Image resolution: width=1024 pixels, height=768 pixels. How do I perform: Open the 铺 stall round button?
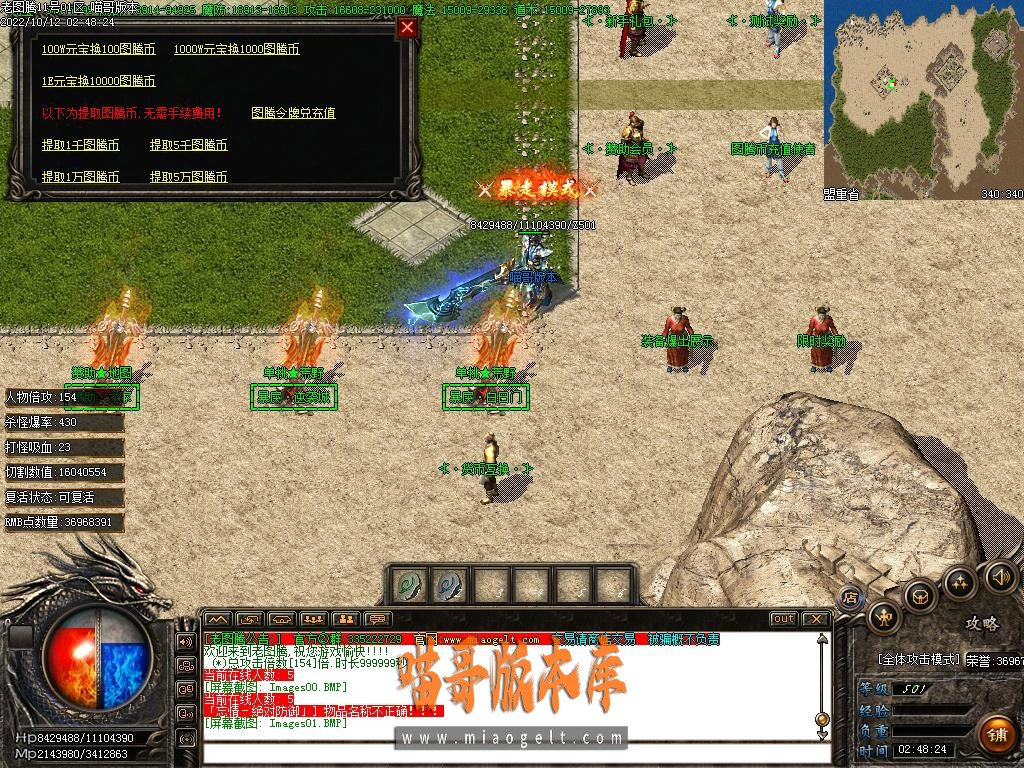(996, 732)
